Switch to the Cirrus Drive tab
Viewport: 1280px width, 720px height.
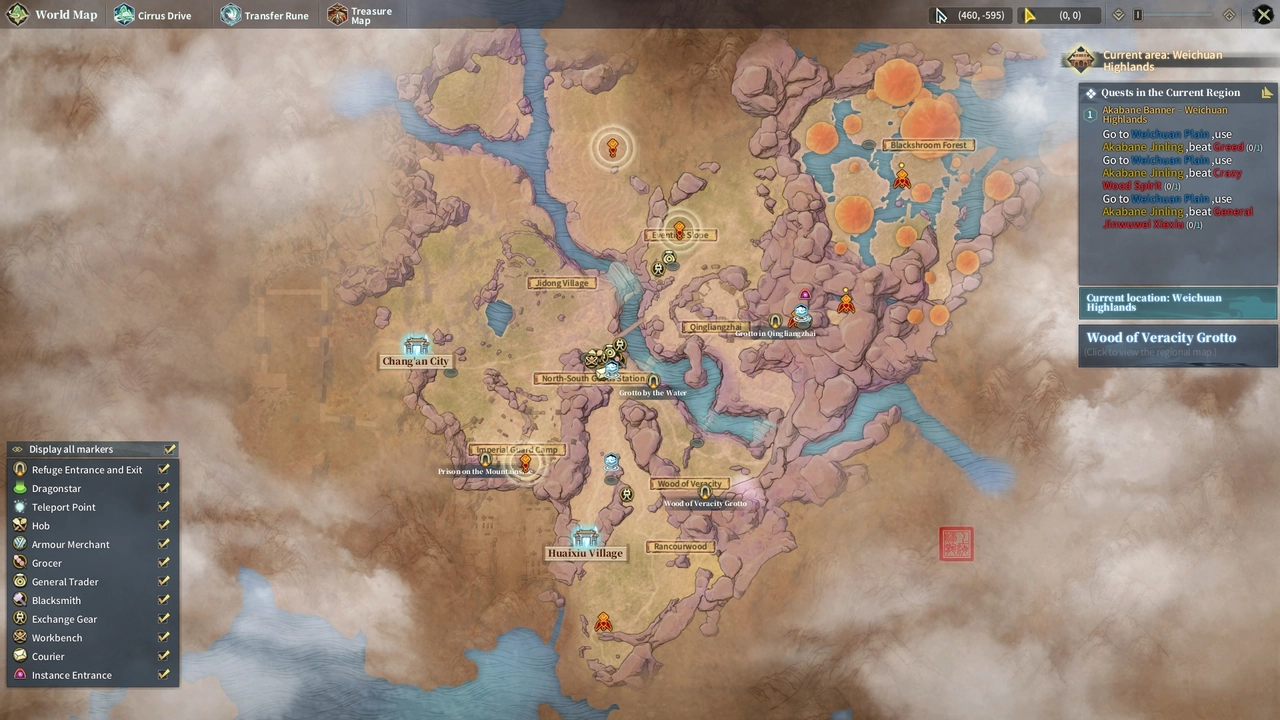coord(152,15)
